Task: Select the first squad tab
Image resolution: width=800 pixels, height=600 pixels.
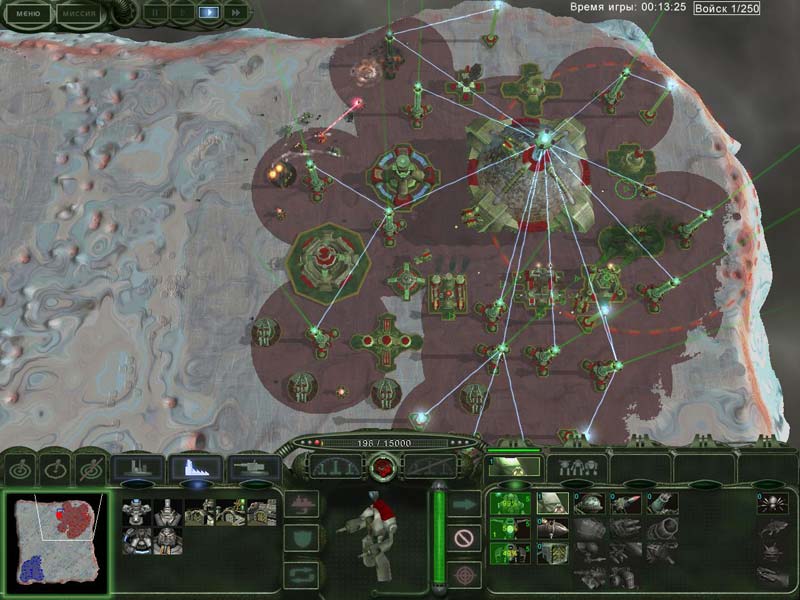Action: coord(515,467)
